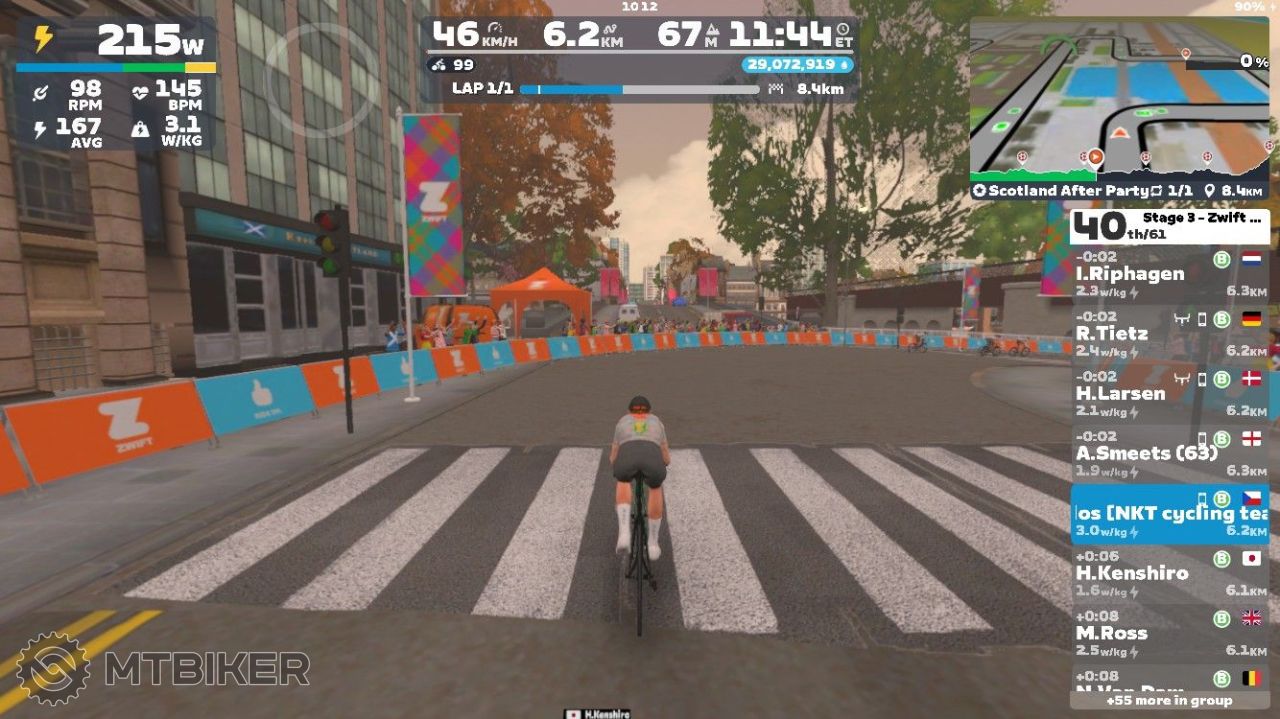Open the route minimap
The height and width of the screenshot is (719, 1280).
pos(1119,97)
